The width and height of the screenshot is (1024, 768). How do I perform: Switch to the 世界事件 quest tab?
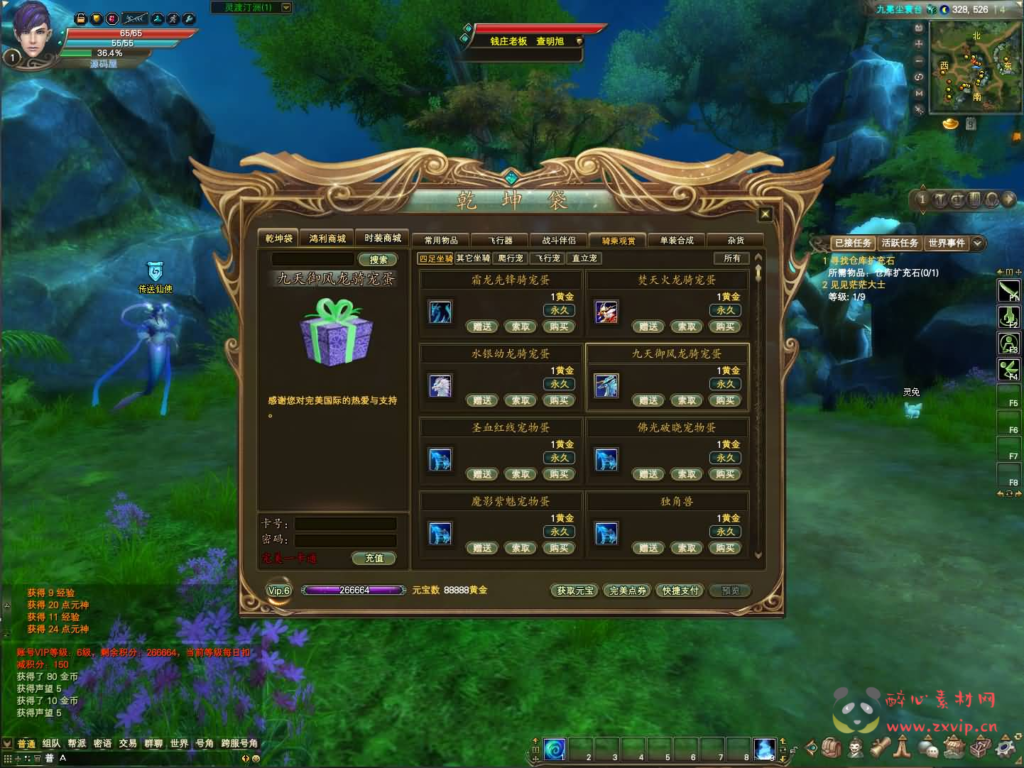pos(946,243)
